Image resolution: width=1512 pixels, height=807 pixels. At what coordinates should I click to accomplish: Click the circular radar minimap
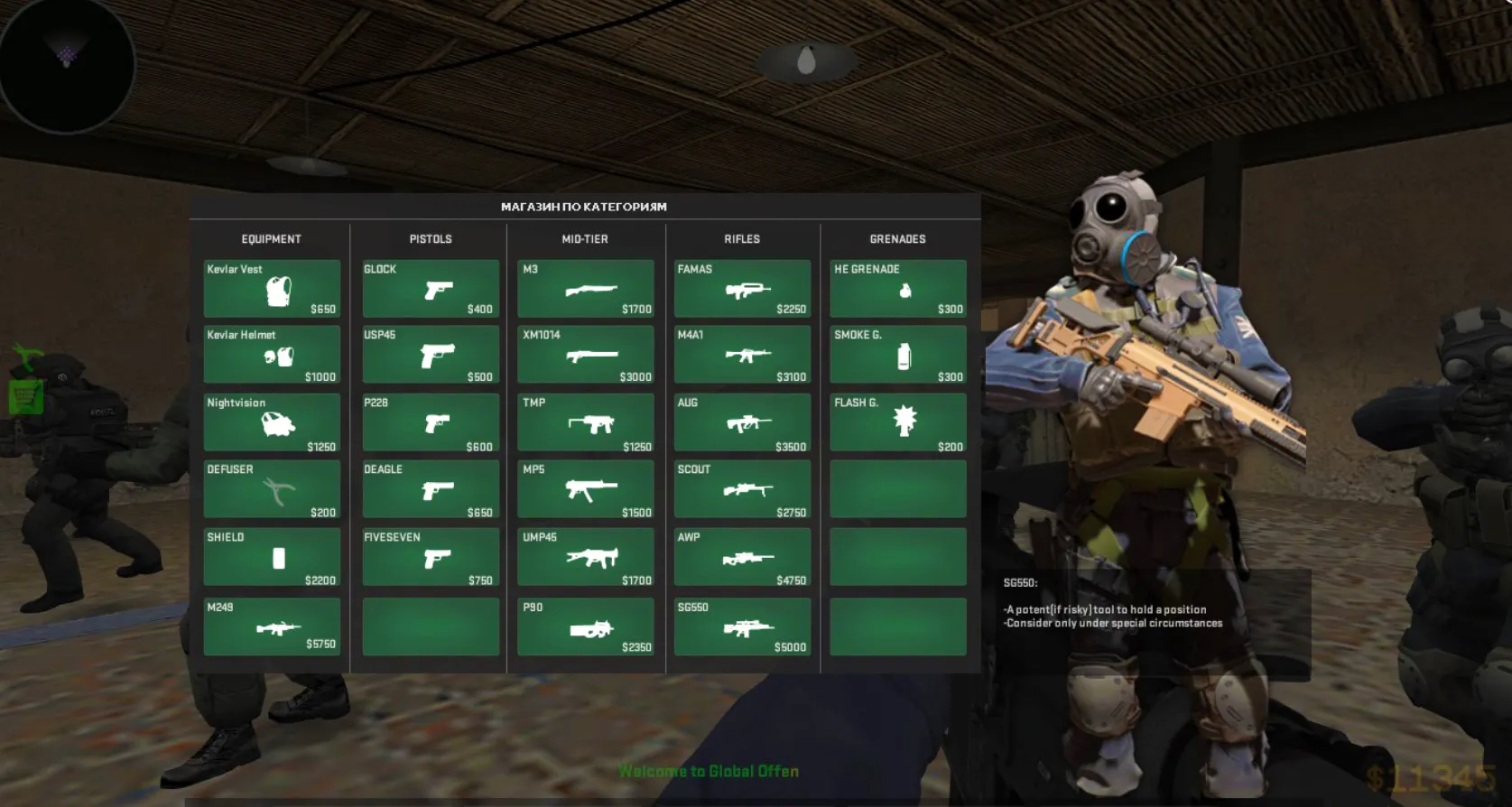(67, 65)
